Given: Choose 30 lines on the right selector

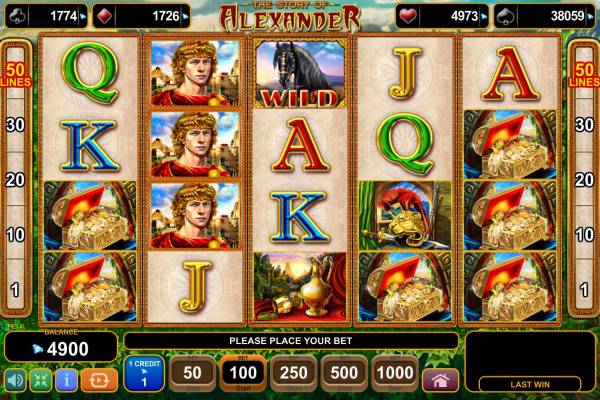Looking at the screenshot, I should pos(583,125).
